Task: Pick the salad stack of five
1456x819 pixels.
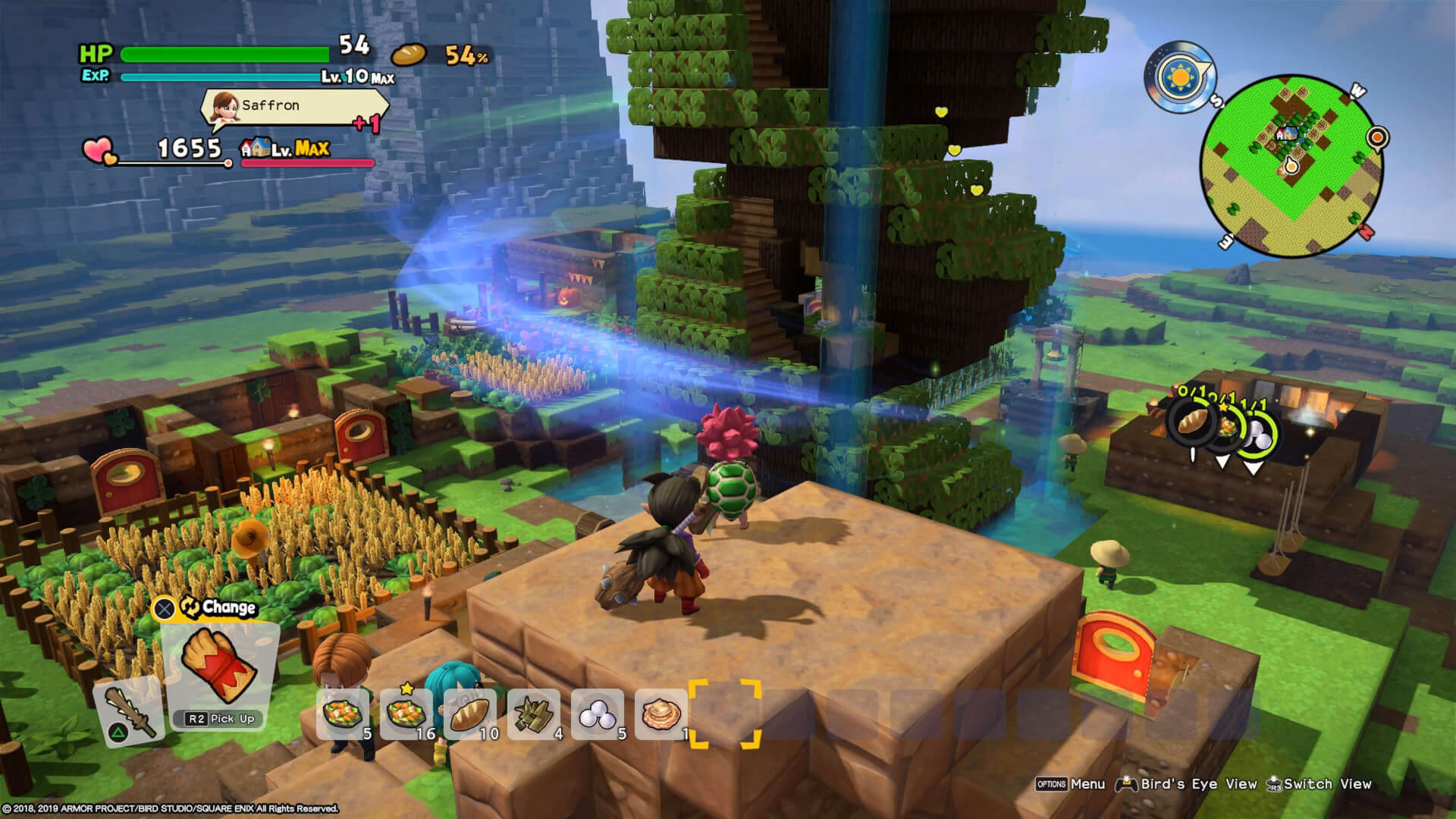Action: coord(343,714)
